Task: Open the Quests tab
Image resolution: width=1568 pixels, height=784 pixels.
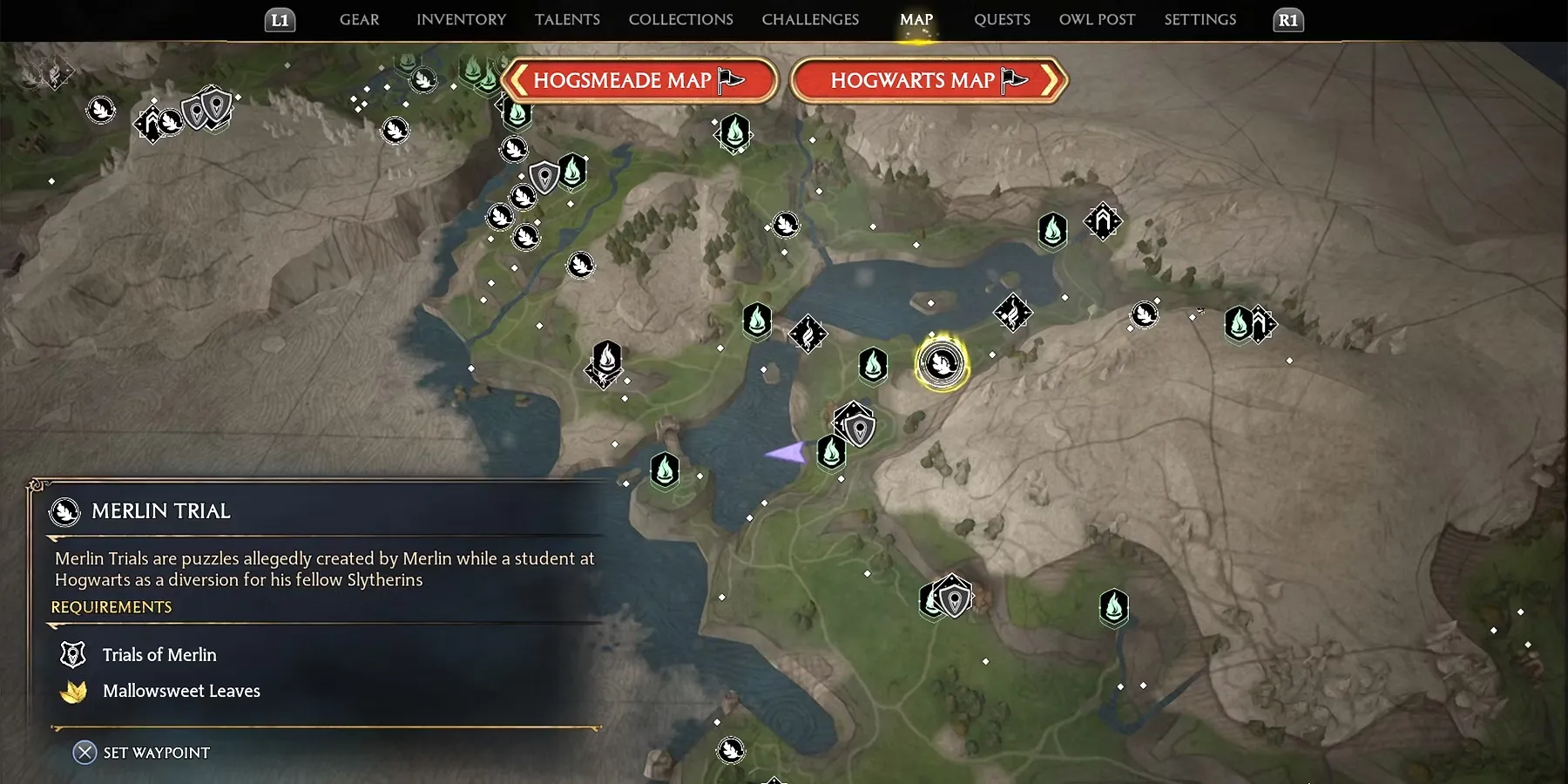Action: tap(1002, 20)
